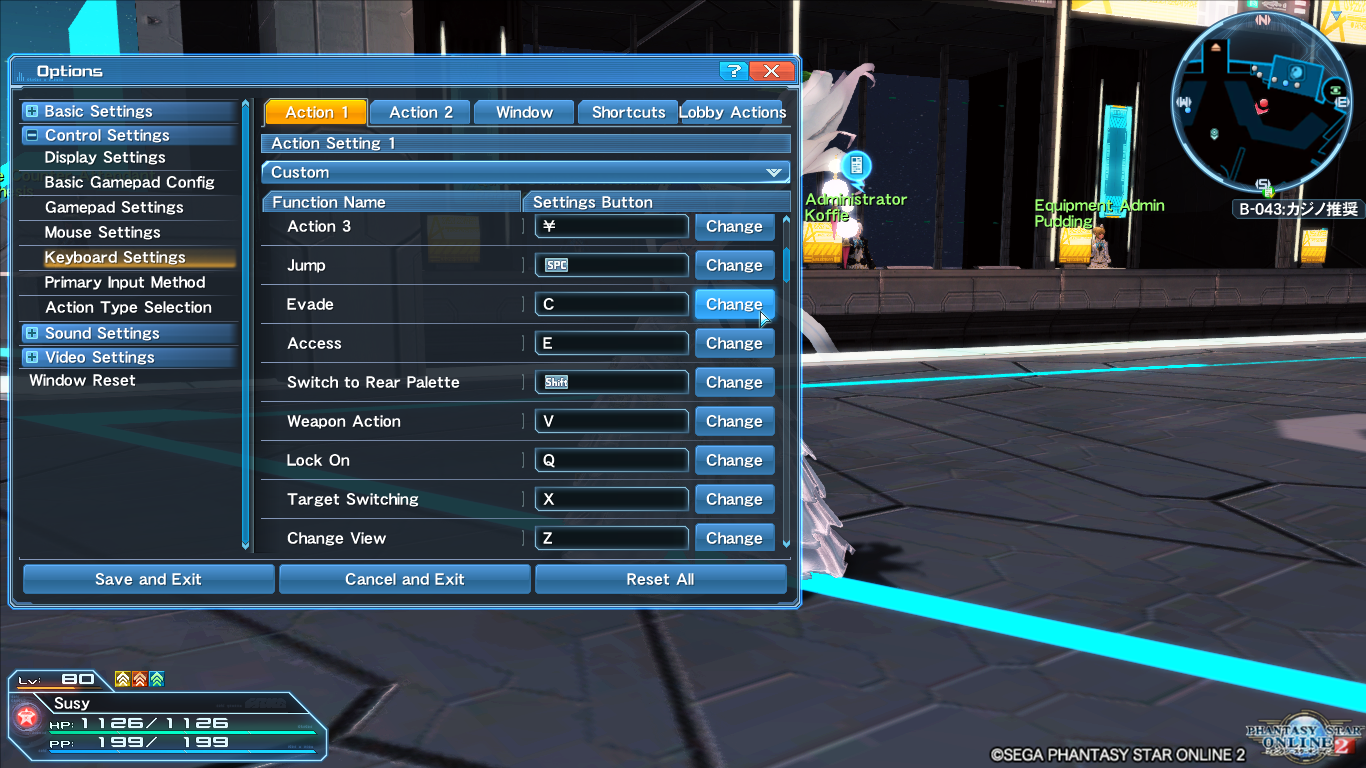Switch to the Action 2 tab
Image resolution: width=1366 pixels, height=768 pixels.
(x=419, y=112)
